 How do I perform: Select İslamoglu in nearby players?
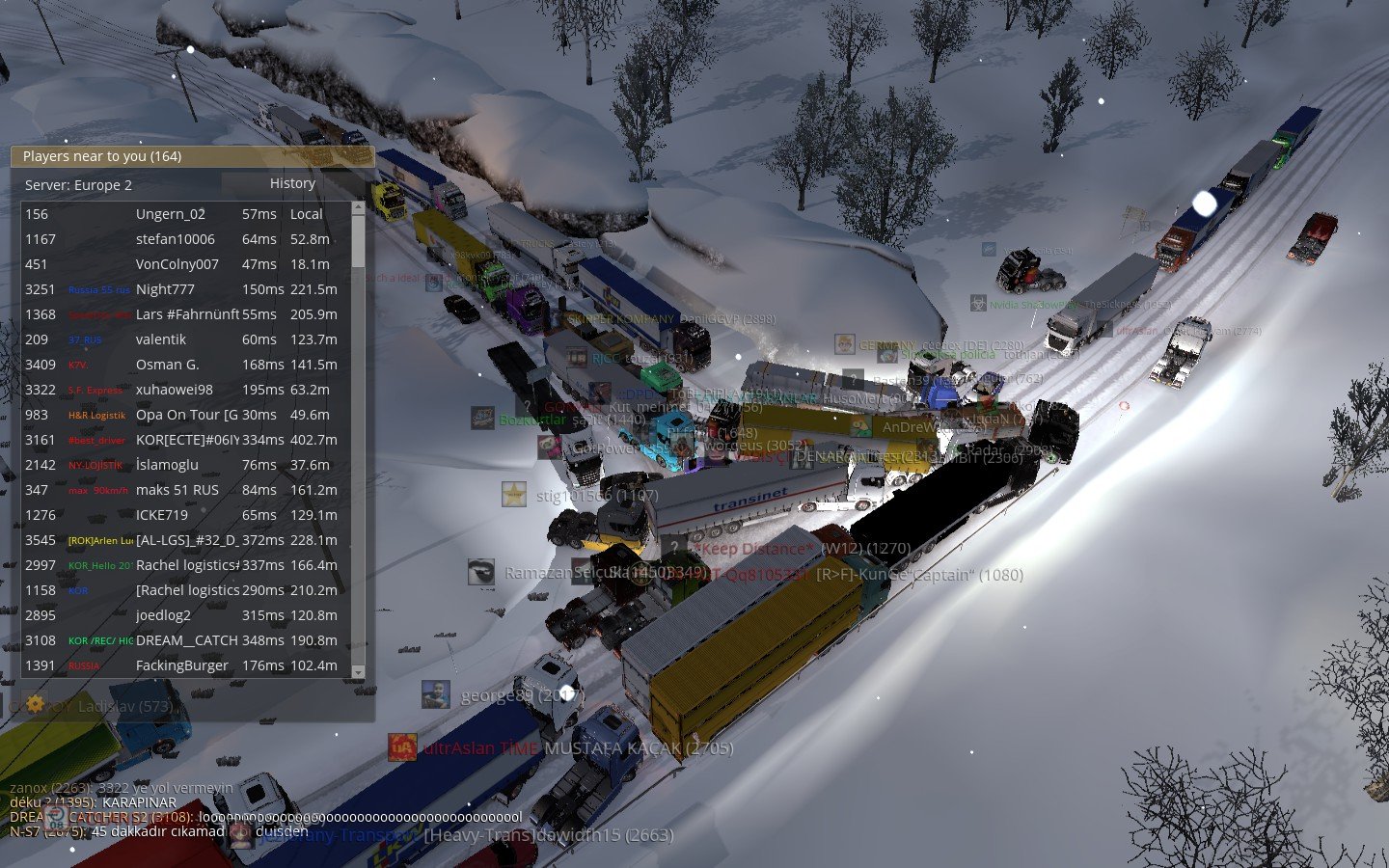[x=167, y=465]
